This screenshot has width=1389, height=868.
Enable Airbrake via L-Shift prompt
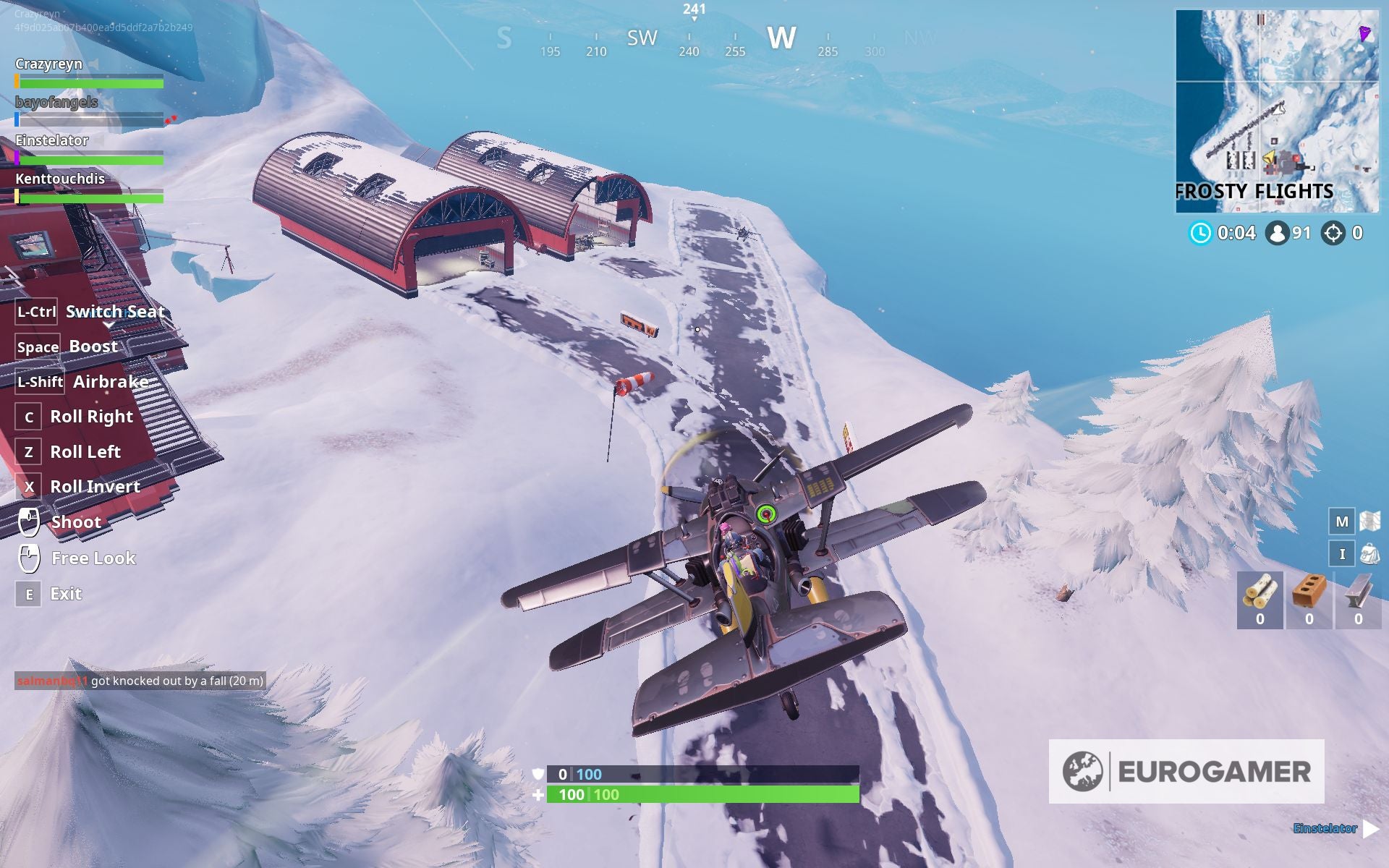point(40,382)
